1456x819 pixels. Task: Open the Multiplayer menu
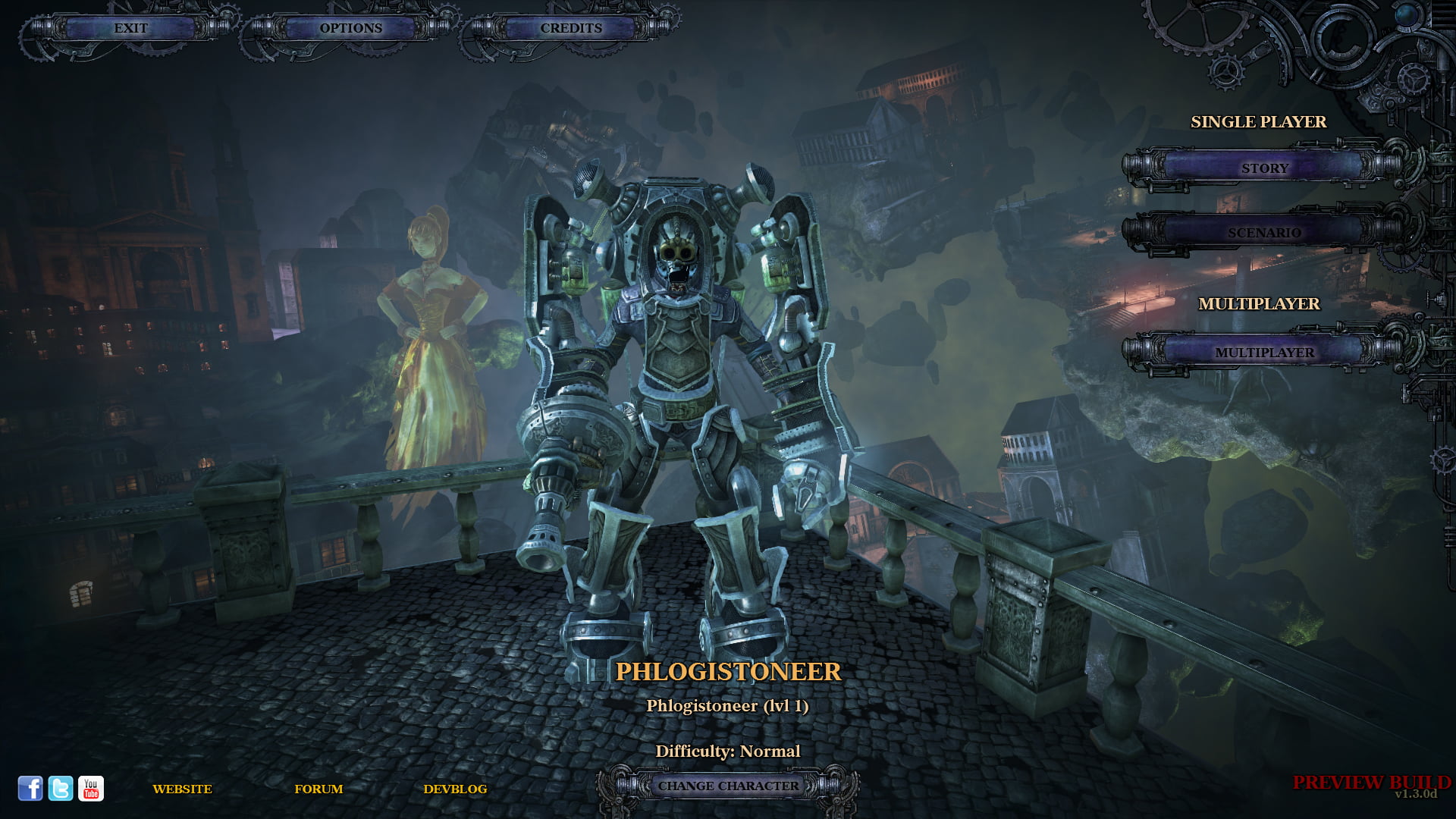(1265, 353)
